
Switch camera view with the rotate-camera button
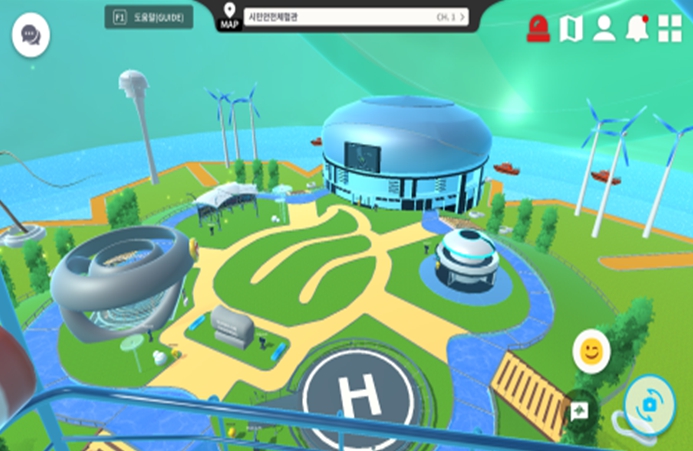point(649,403)
